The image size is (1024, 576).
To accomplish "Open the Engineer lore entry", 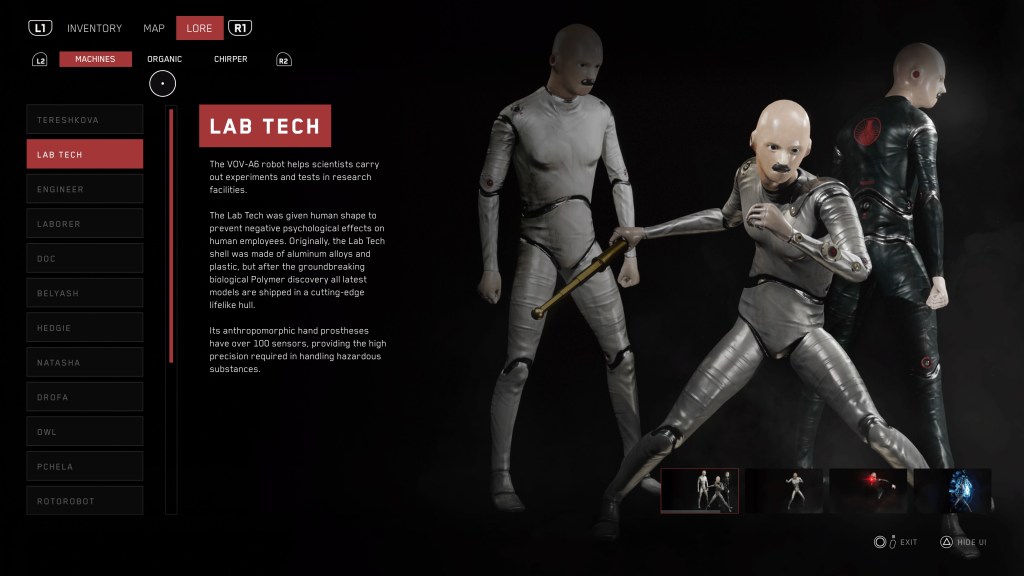I will point(85,189).
